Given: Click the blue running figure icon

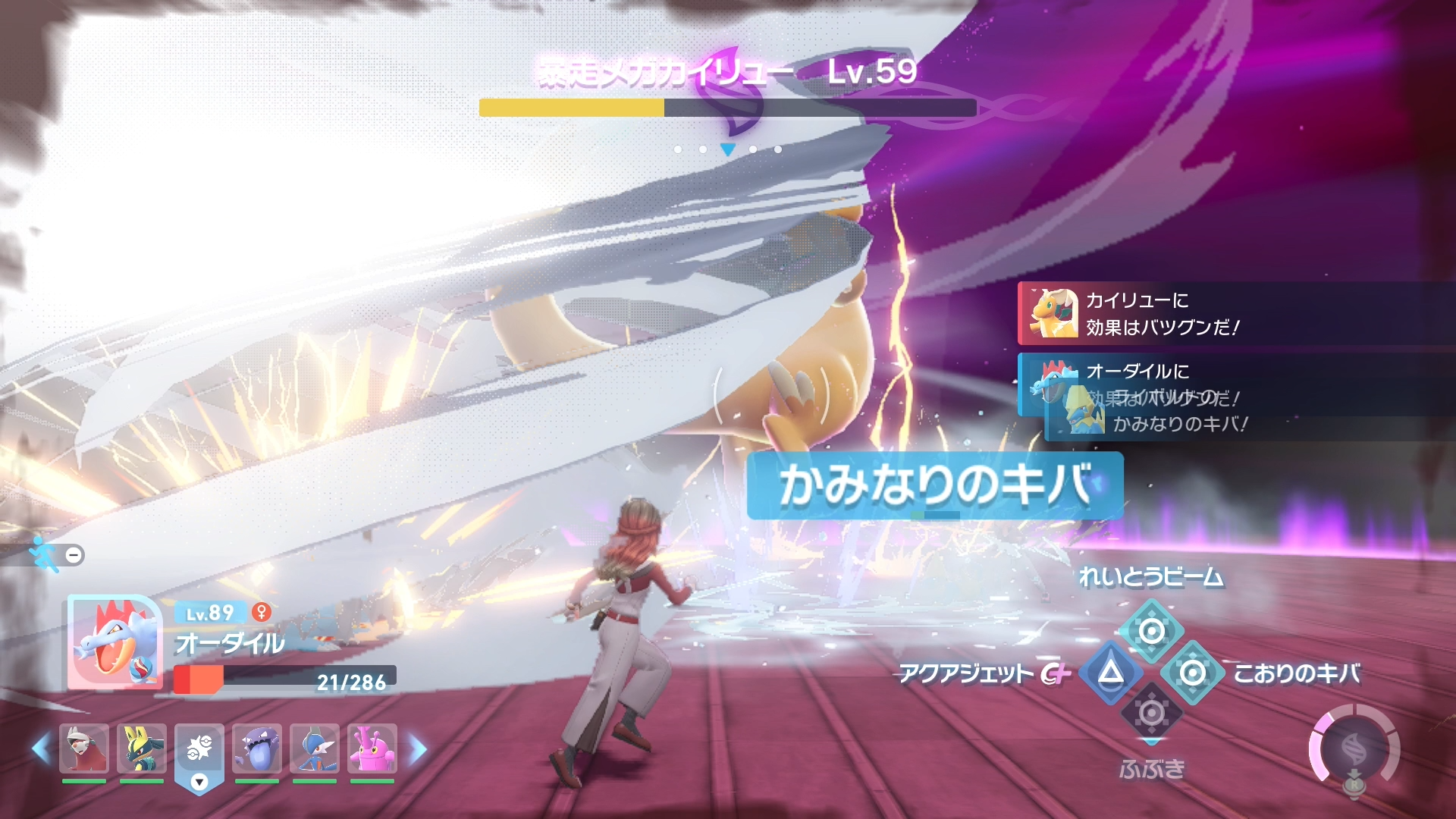Looking at the screenshot, I should coord(44,555).
